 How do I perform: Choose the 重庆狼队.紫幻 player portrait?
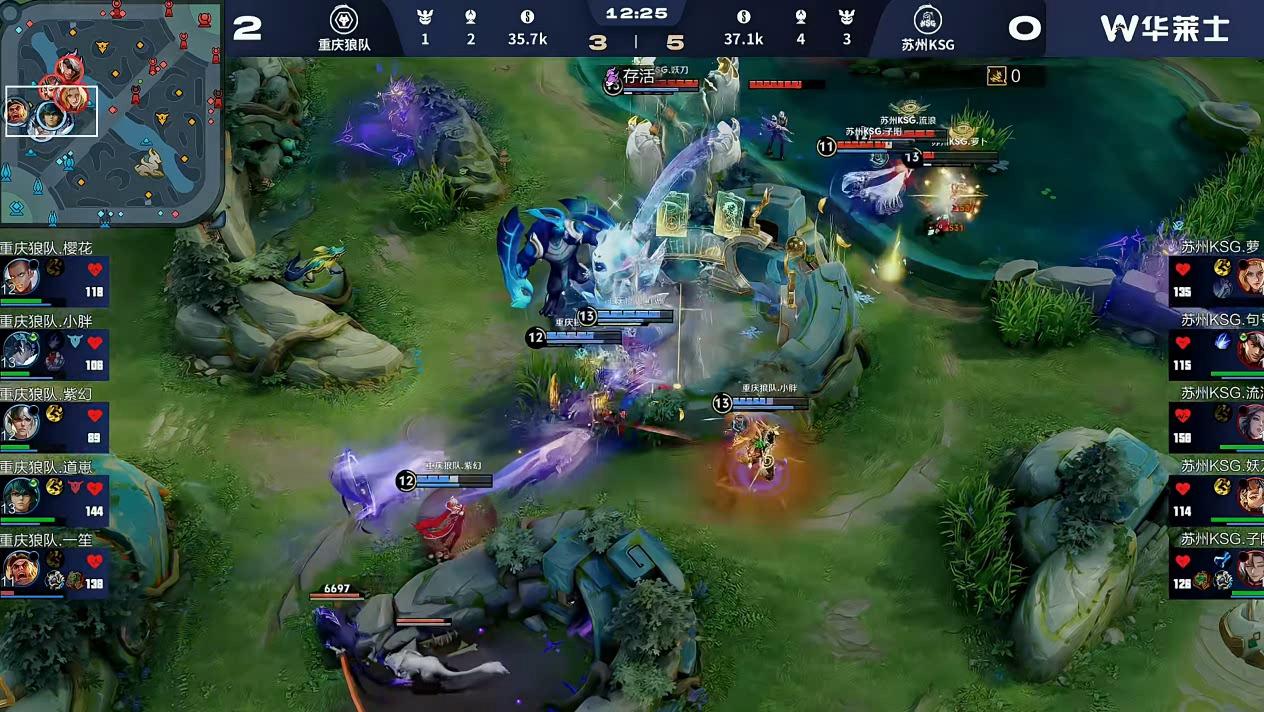click(x=21, y=423)
